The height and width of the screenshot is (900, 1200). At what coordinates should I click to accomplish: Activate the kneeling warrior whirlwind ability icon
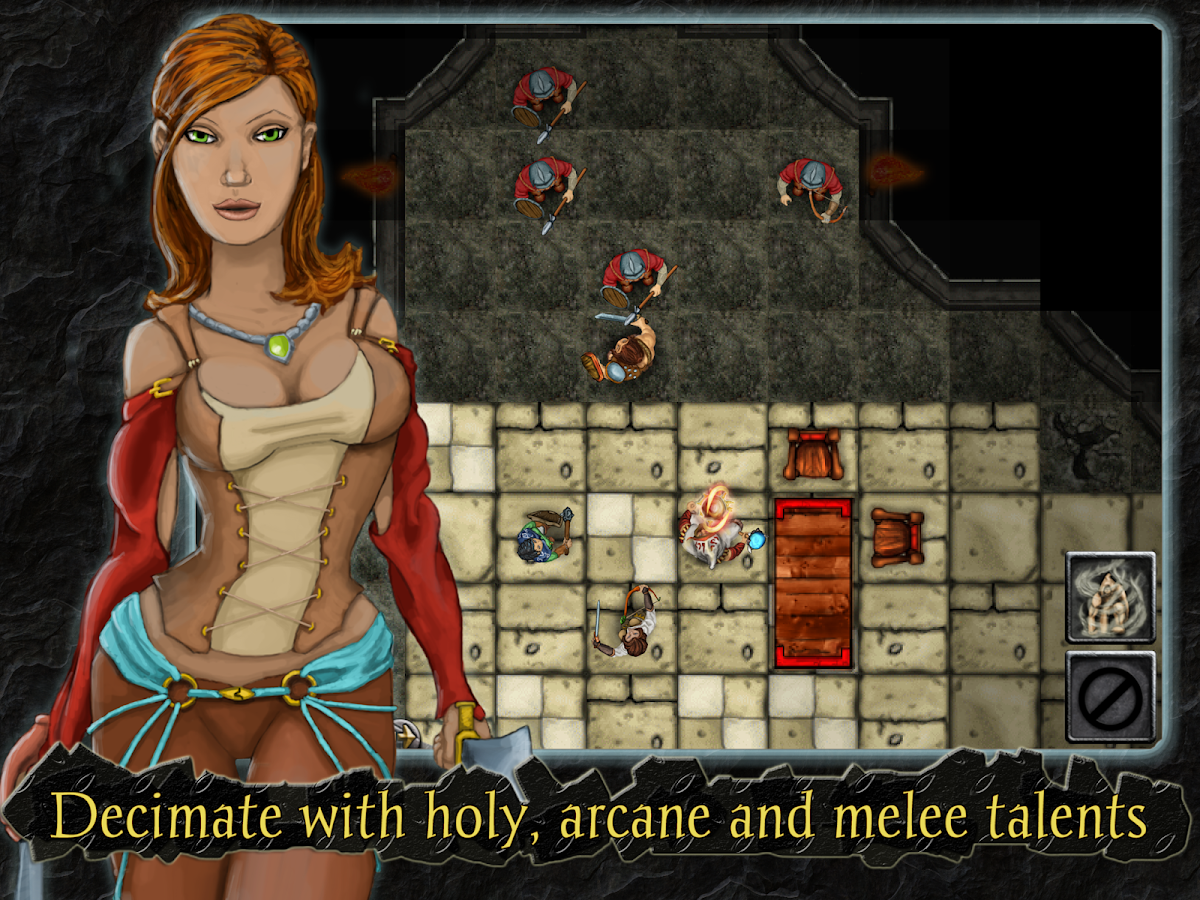[1110, 597]
